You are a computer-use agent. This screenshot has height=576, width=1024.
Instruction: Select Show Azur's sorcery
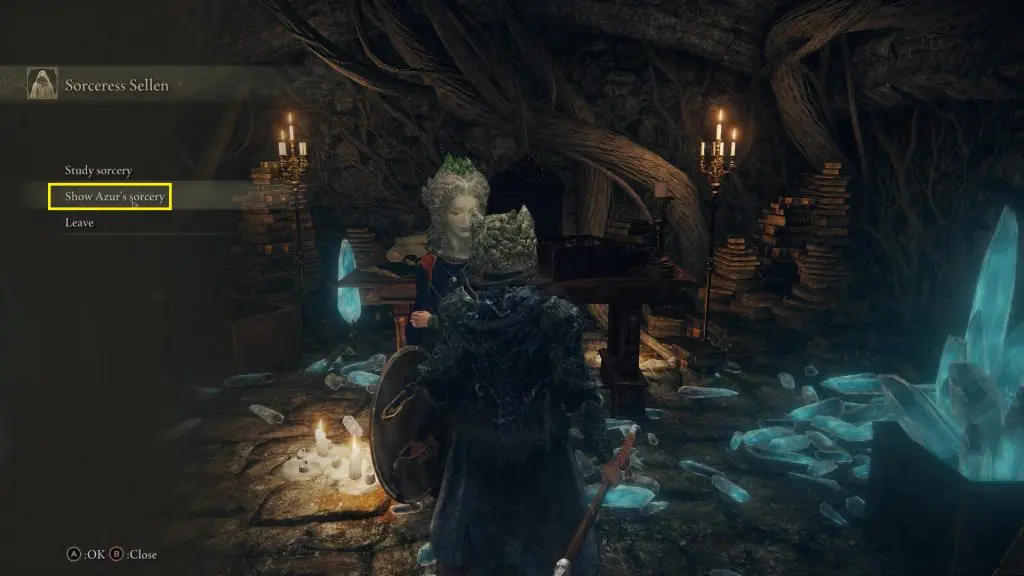click(114, 197)
